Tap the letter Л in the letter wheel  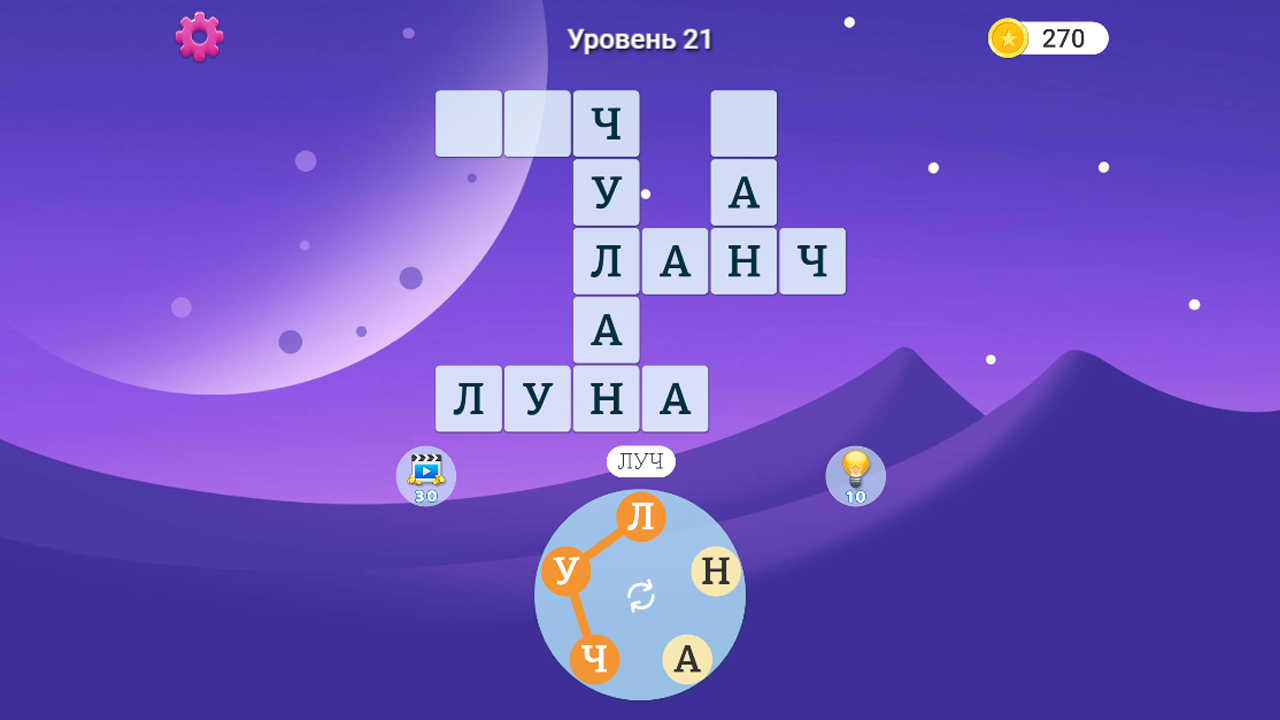click(x=641, y=514)
